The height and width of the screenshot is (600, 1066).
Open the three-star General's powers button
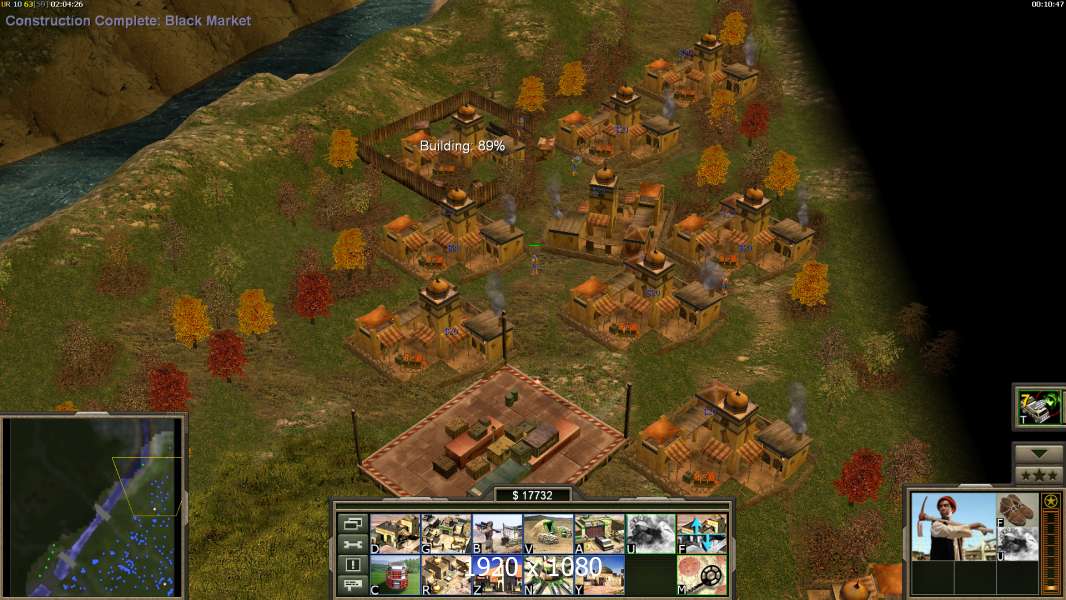(1038, 475)
